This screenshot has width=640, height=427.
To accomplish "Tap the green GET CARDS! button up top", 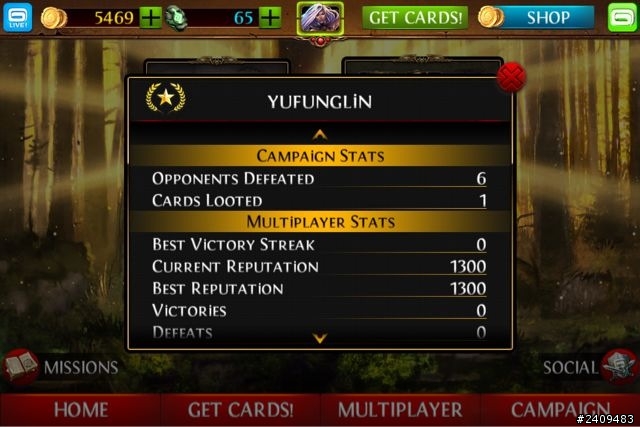I will 414,17.
